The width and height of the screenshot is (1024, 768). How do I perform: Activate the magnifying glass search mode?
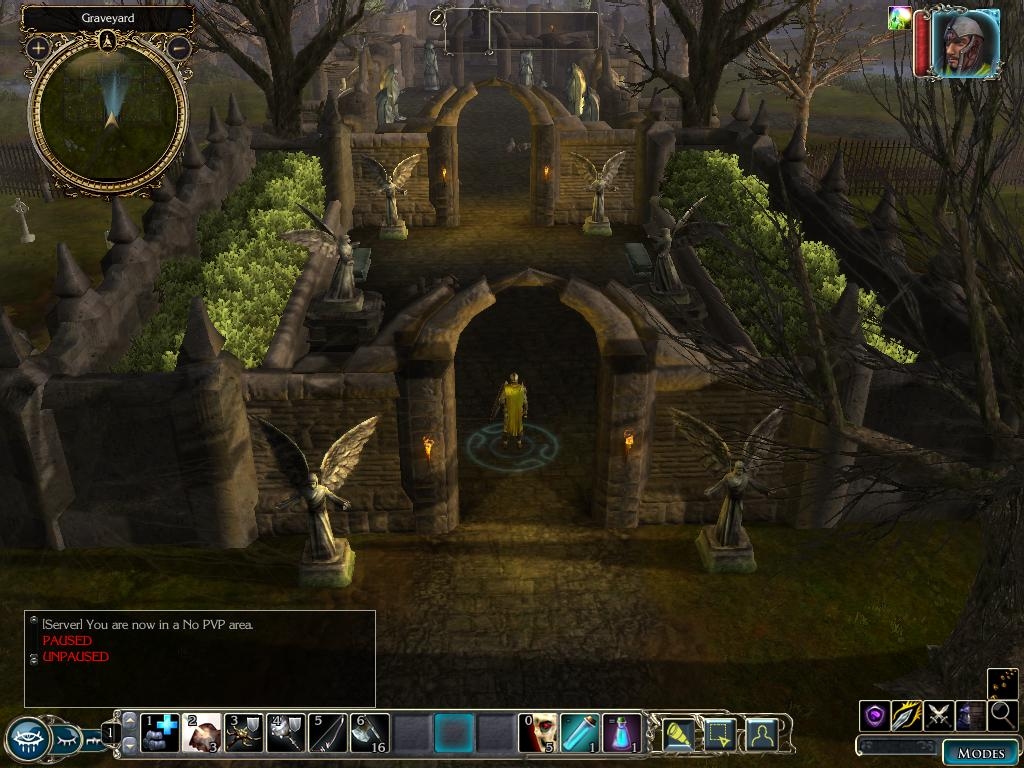(x=1002, y=715)
